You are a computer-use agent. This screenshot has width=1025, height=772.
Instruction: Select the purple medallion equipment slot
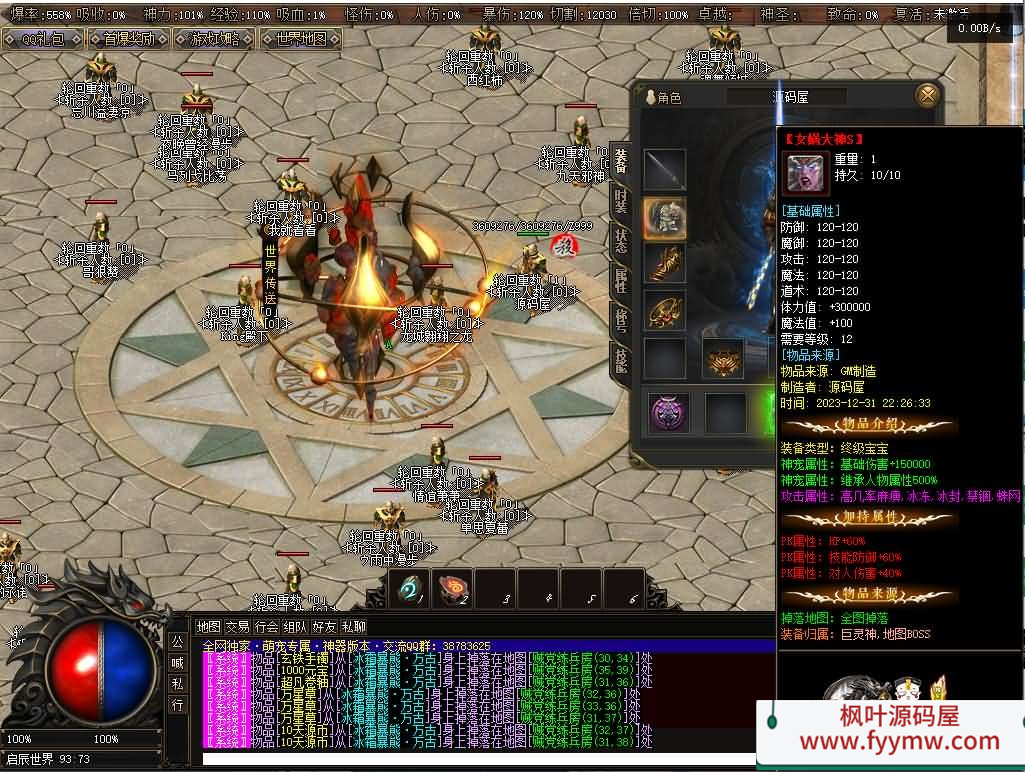tap(668, 413)
